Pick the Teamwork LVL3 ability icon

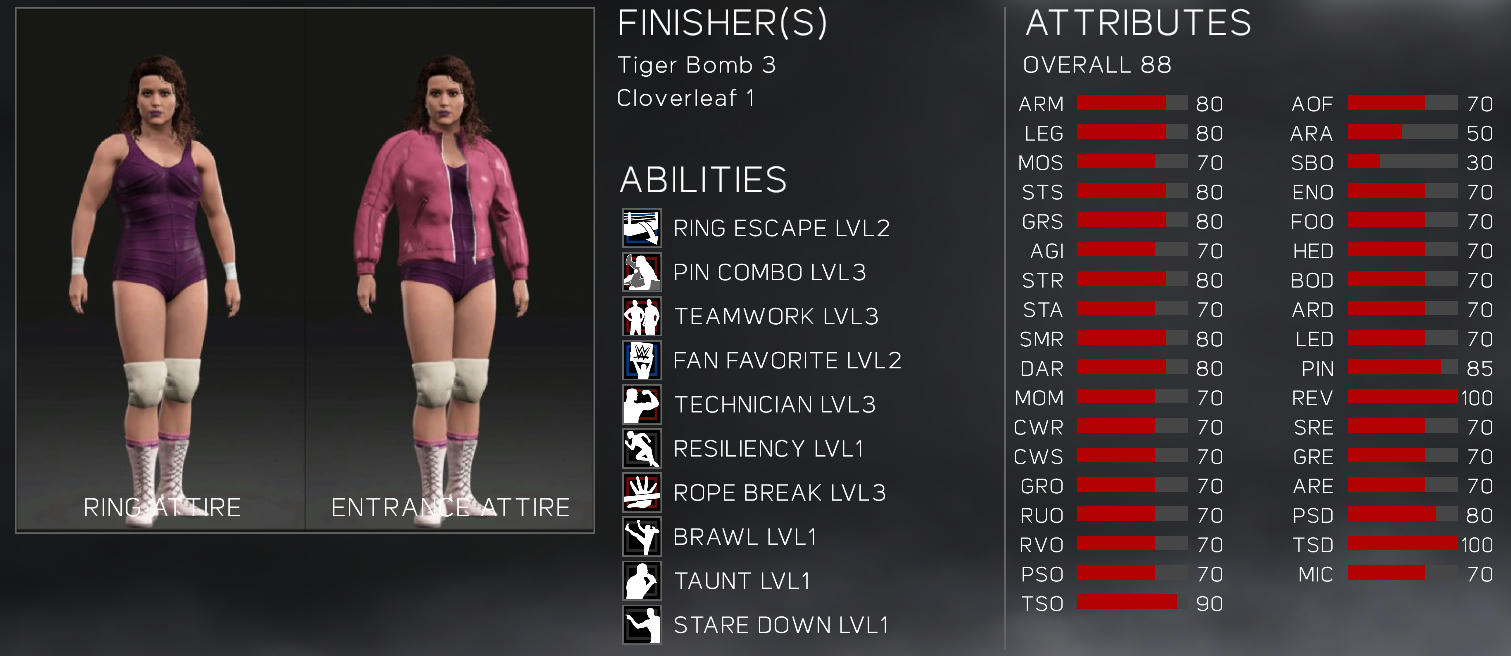pos(641,317)
